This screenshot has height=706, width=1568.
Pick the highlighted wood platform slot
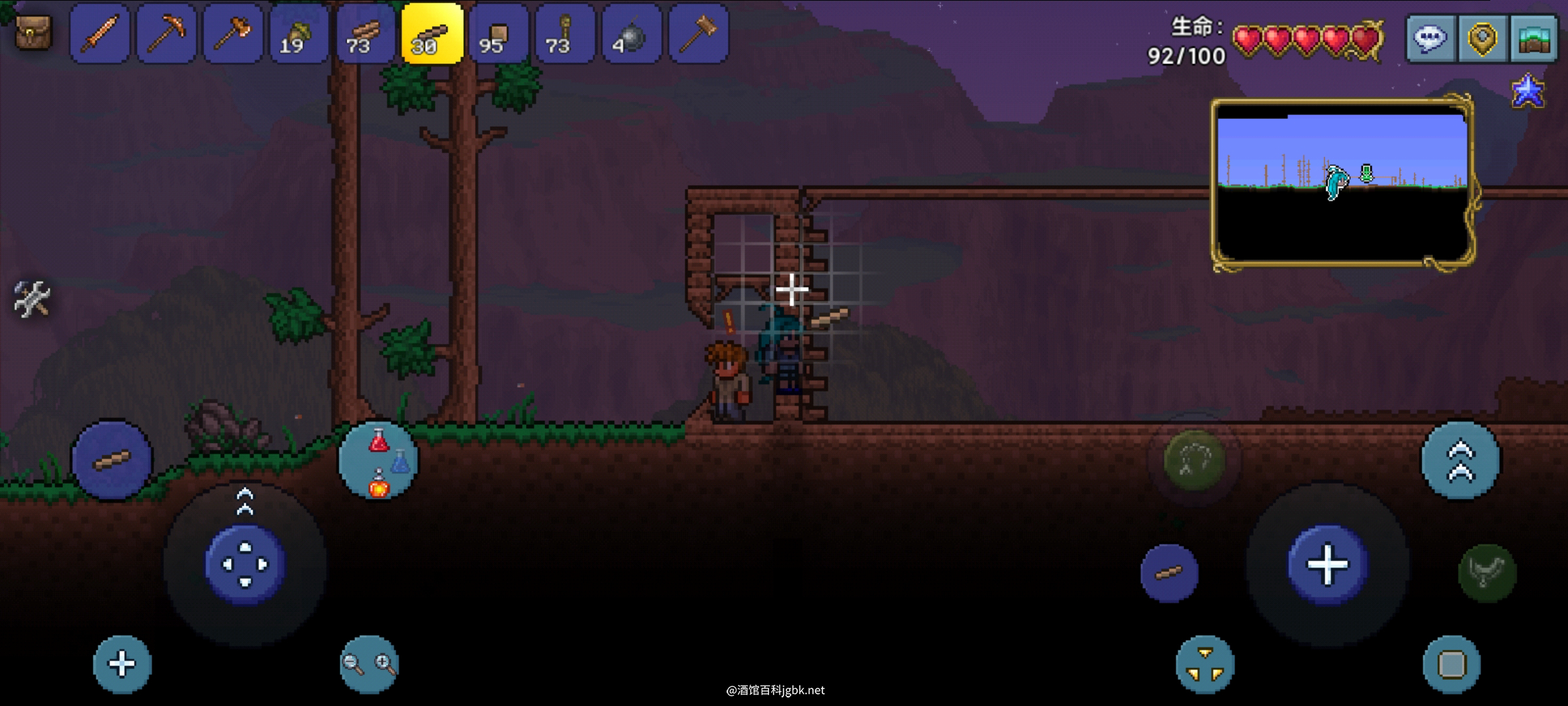coord(432,33)
